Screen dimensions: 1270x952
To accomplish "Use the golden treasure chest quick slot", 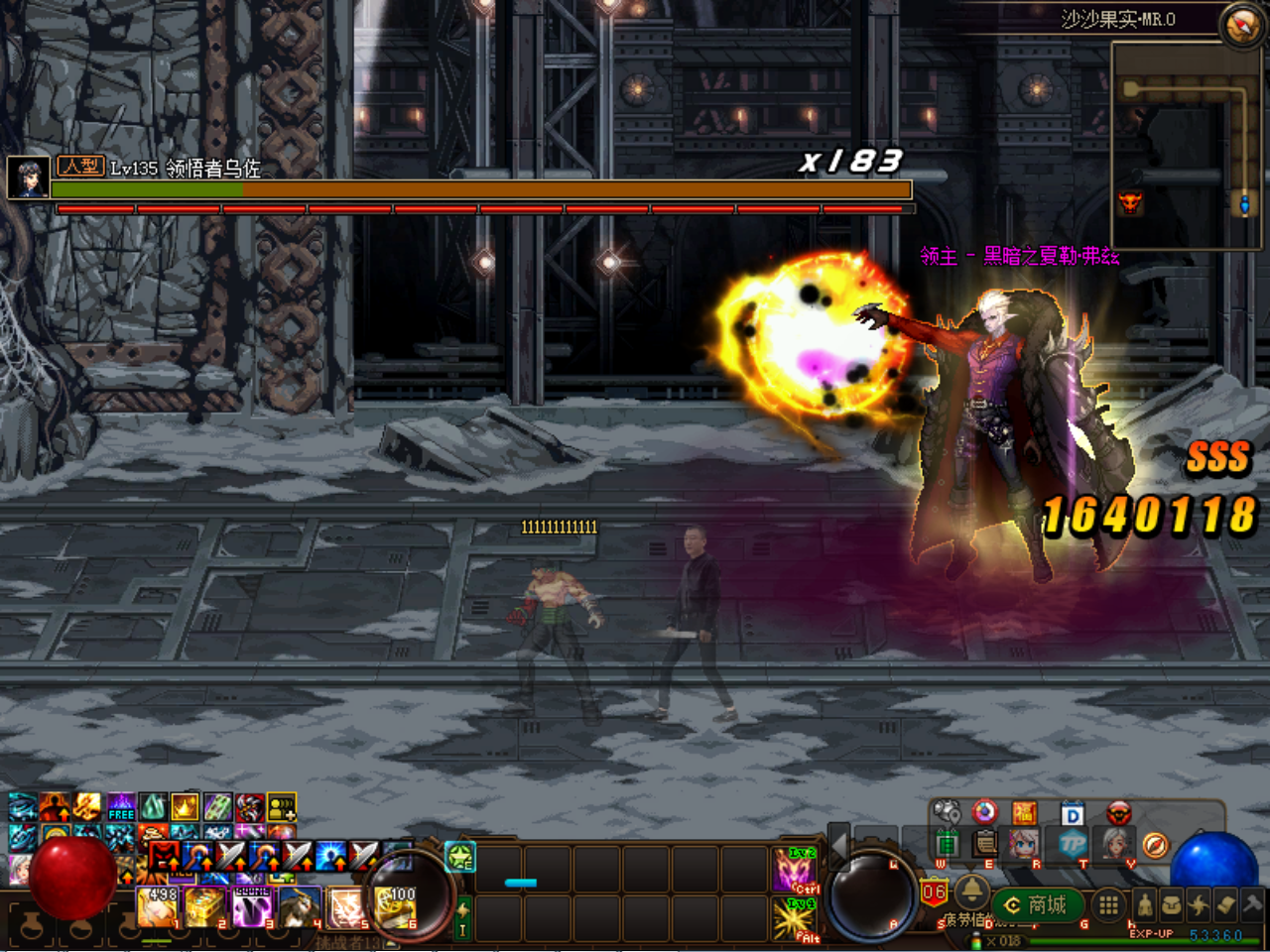I will [x=205, y=906].
